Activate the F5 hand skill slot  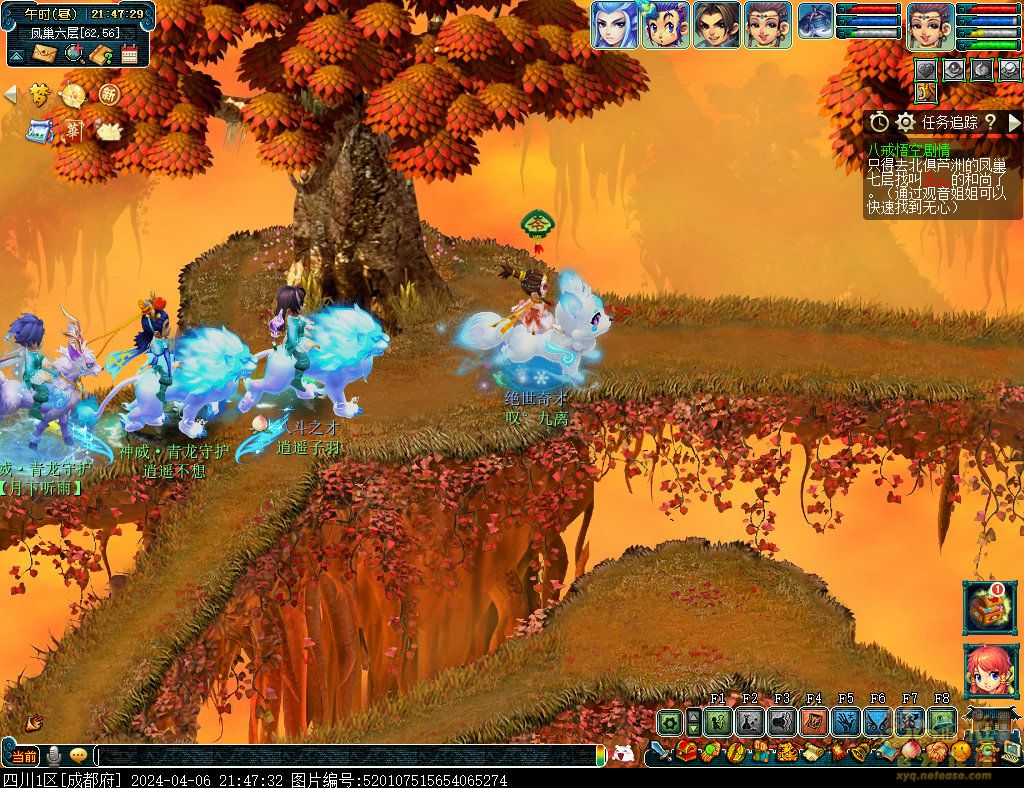(x=846, y=722)
